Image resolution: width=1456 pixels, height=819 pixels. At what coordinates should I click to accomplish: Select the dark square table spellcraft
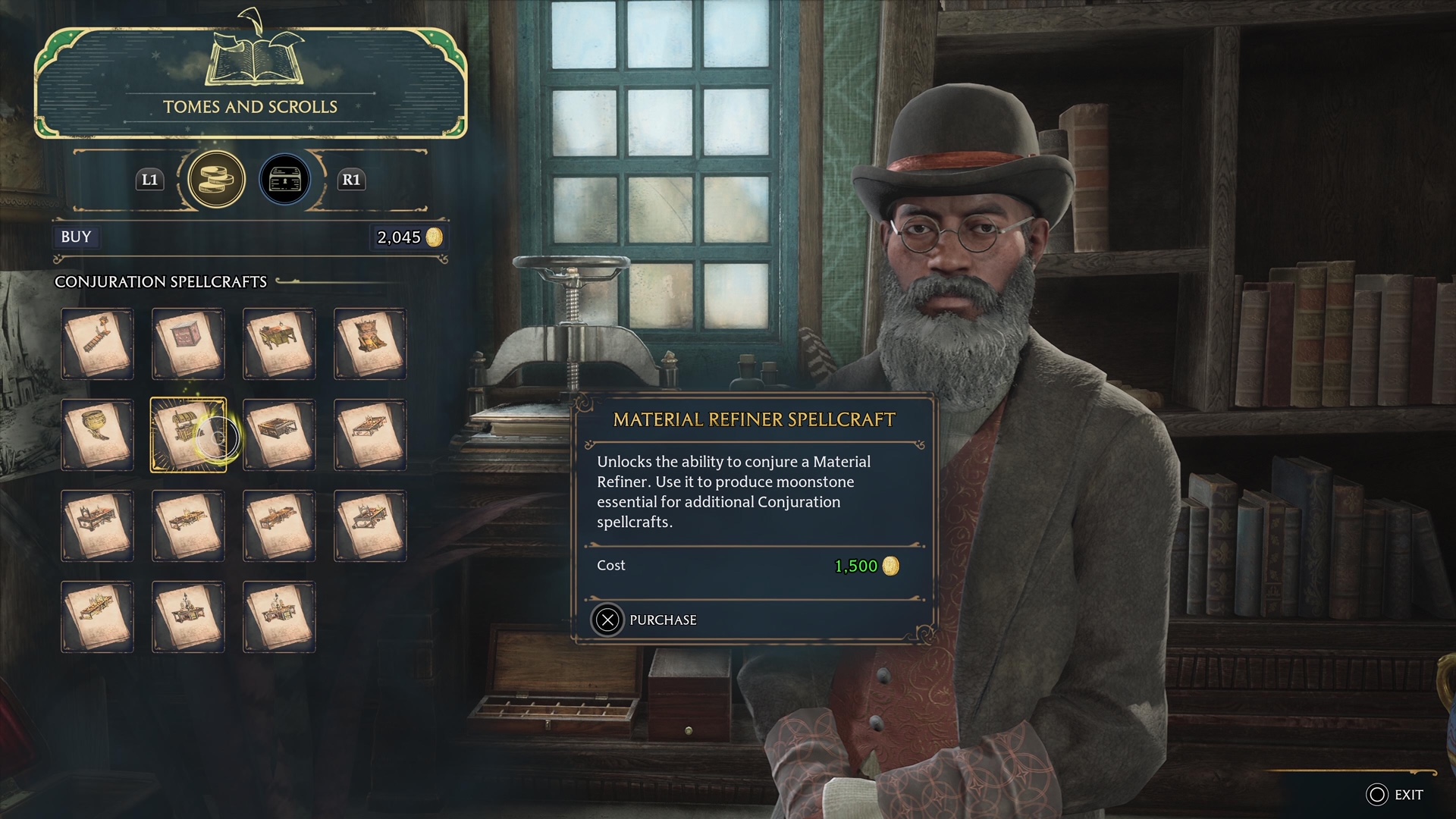pos(279,435)
